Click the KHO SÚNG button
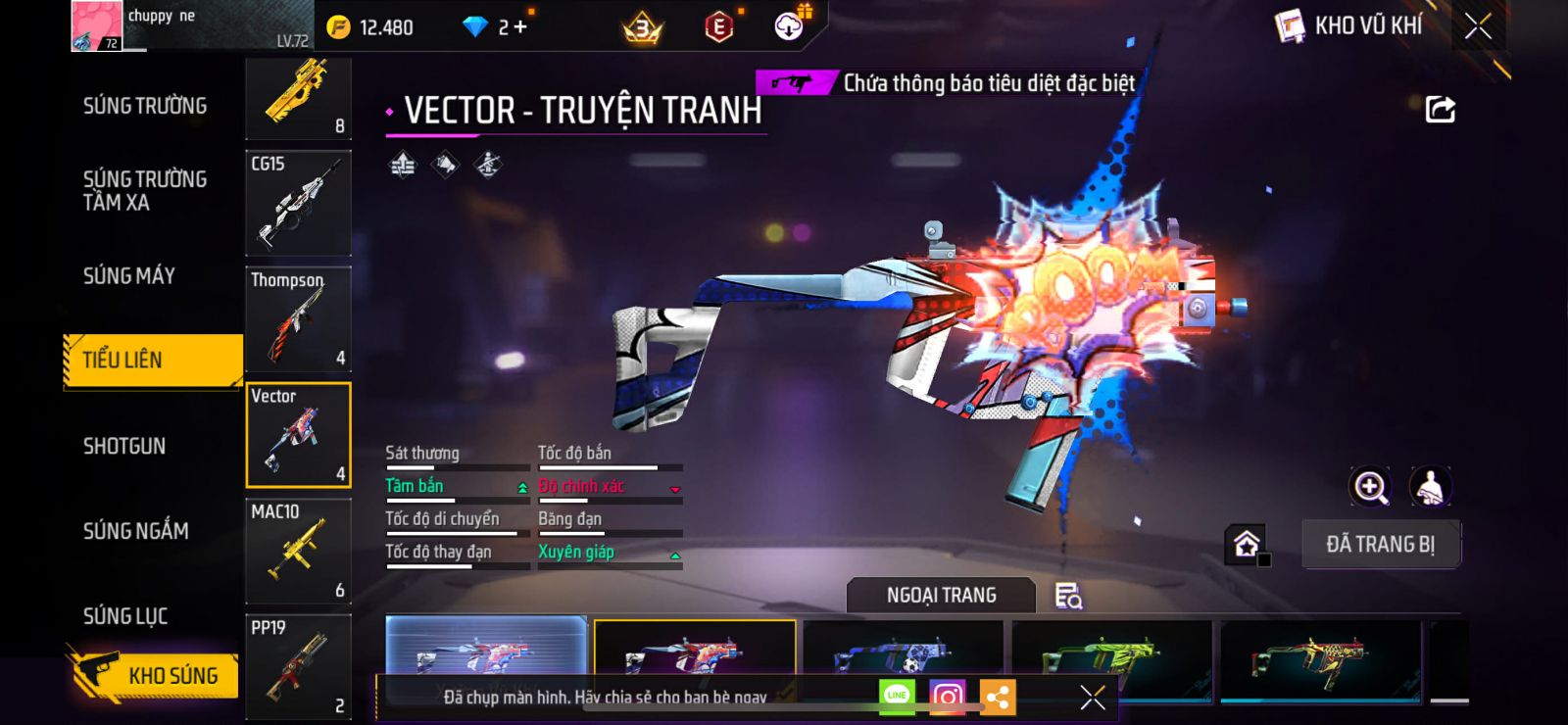This screenshot has width=1568, height=725. pos(155,675)
